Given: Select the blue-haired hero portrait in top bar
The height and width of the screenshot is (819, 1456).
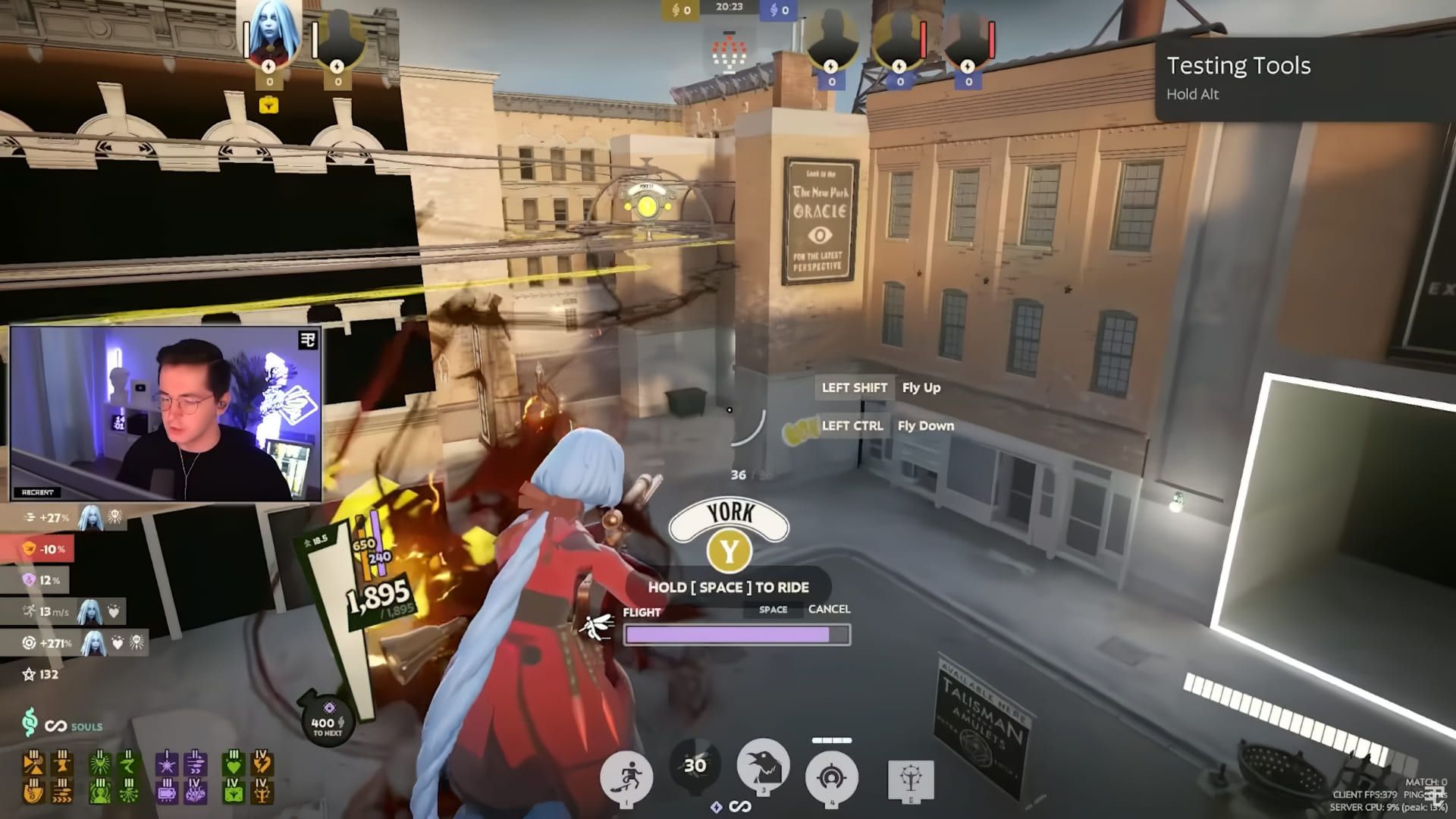Looking at the screenshot, I should 269,34.
